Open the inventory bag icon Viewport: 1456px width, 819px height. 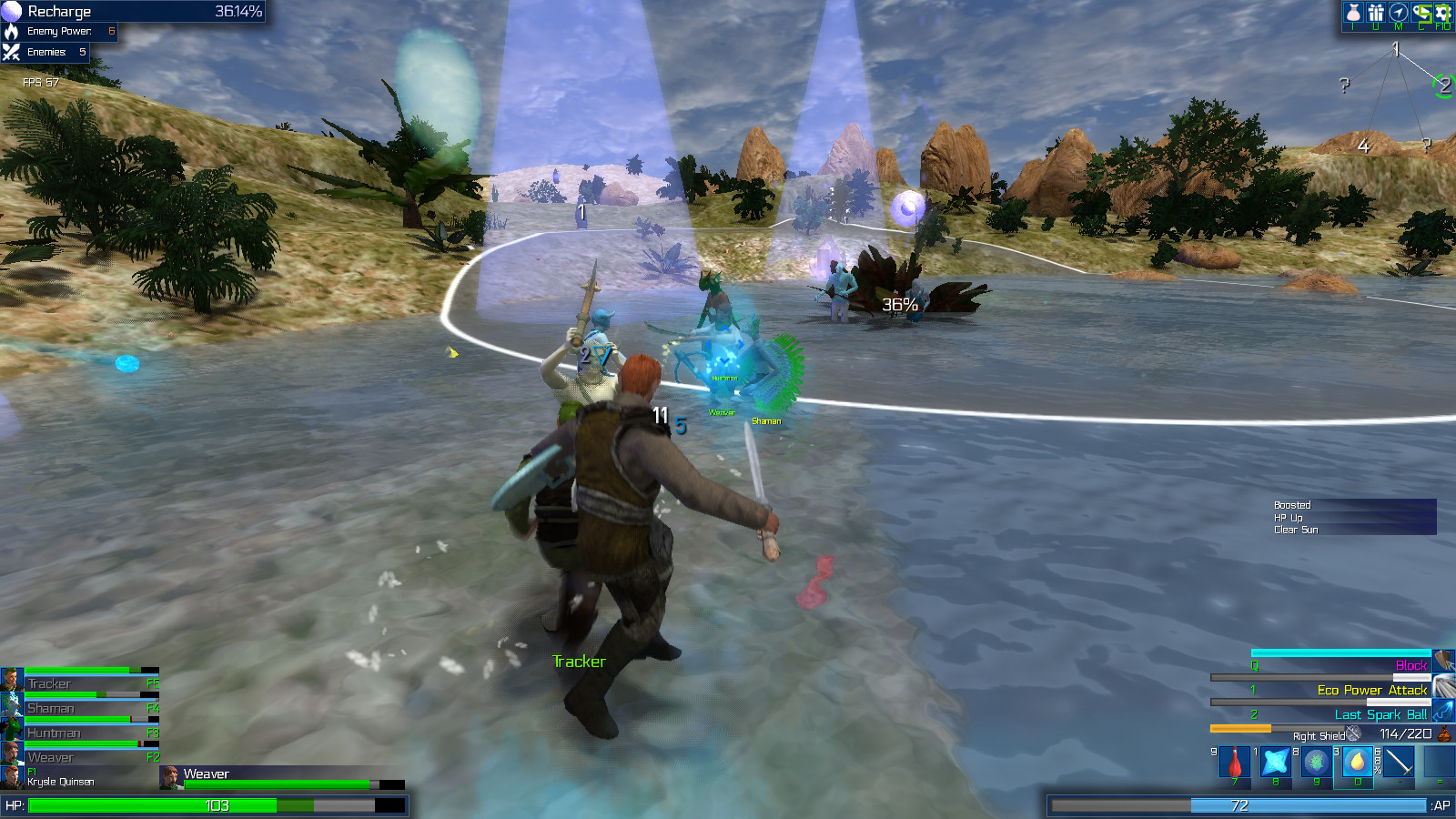[x=1352, y=12]
